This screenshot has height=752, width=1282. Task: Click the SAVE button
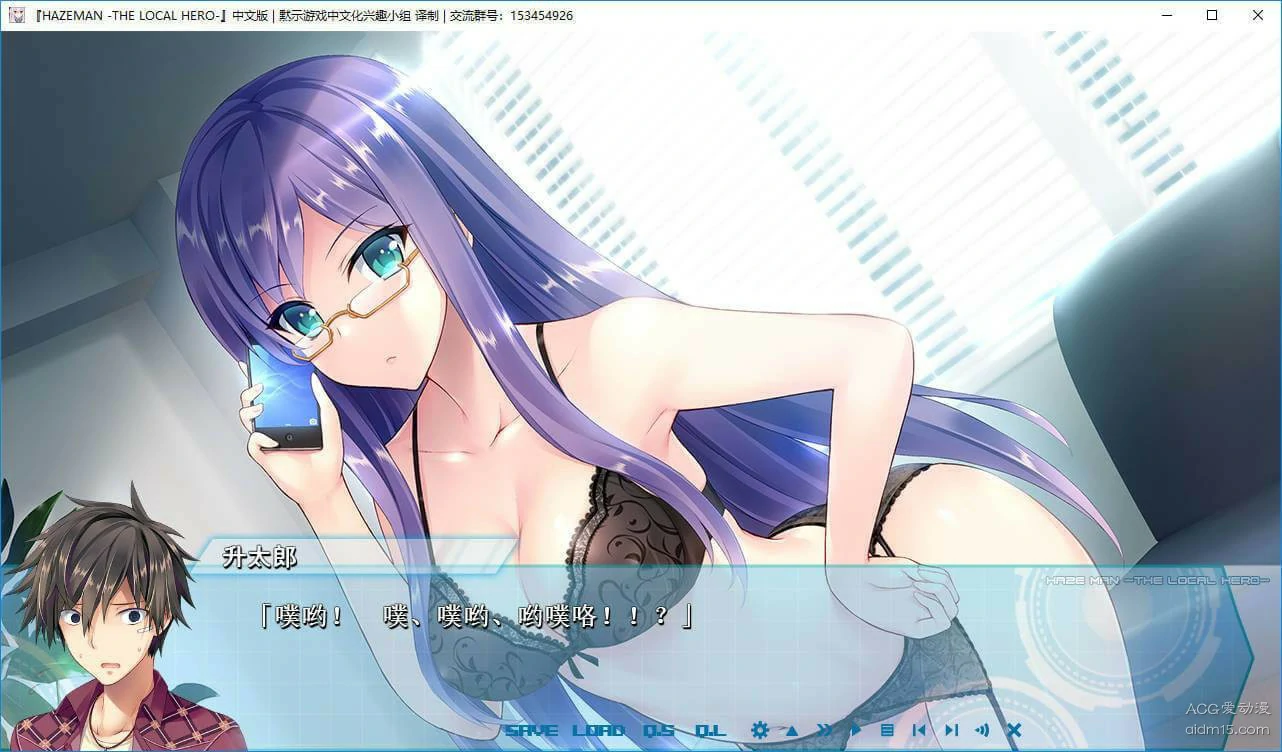coord(531,730)
